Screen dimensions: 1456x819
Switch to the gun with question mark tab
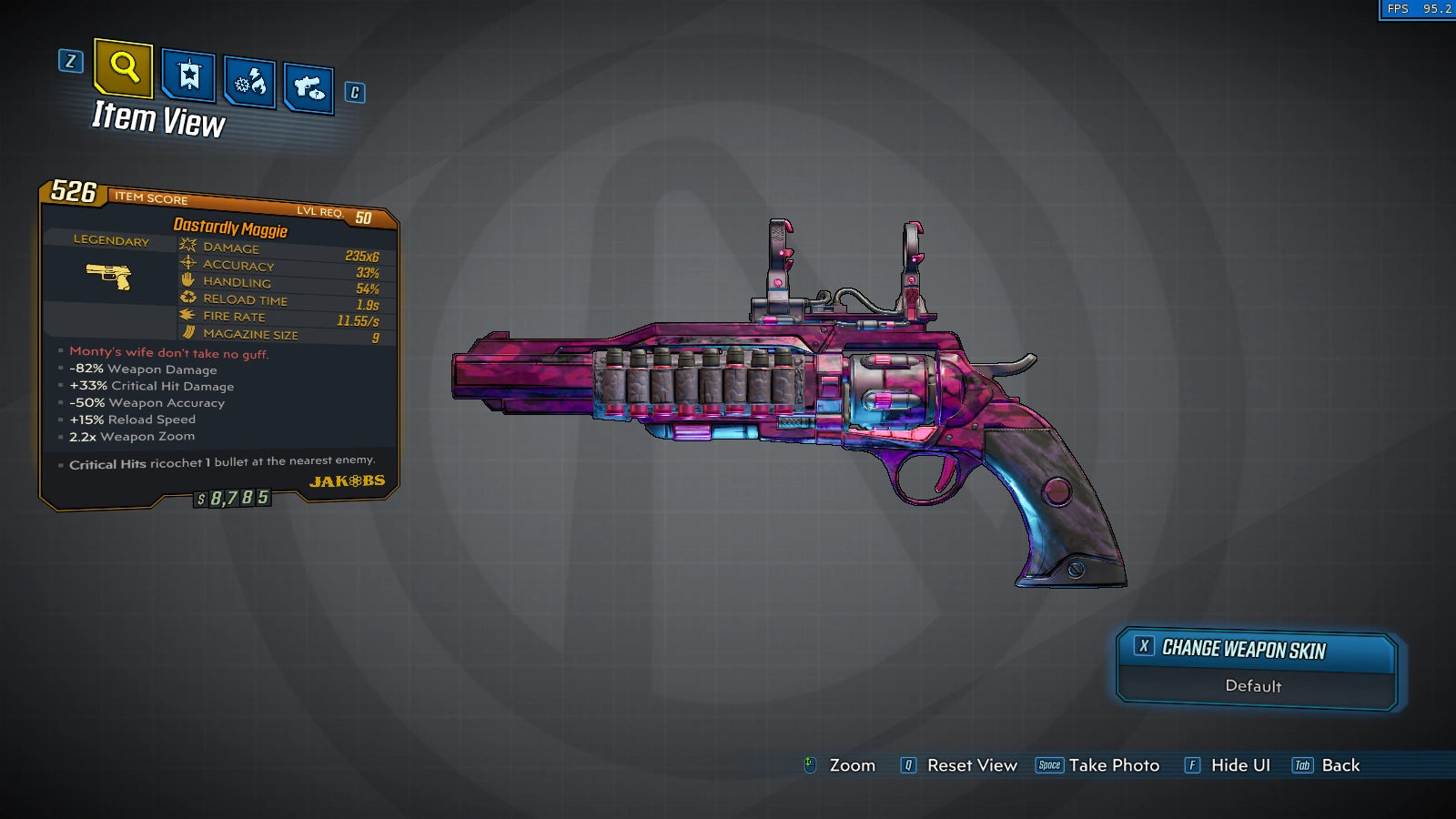click(308, 87)
